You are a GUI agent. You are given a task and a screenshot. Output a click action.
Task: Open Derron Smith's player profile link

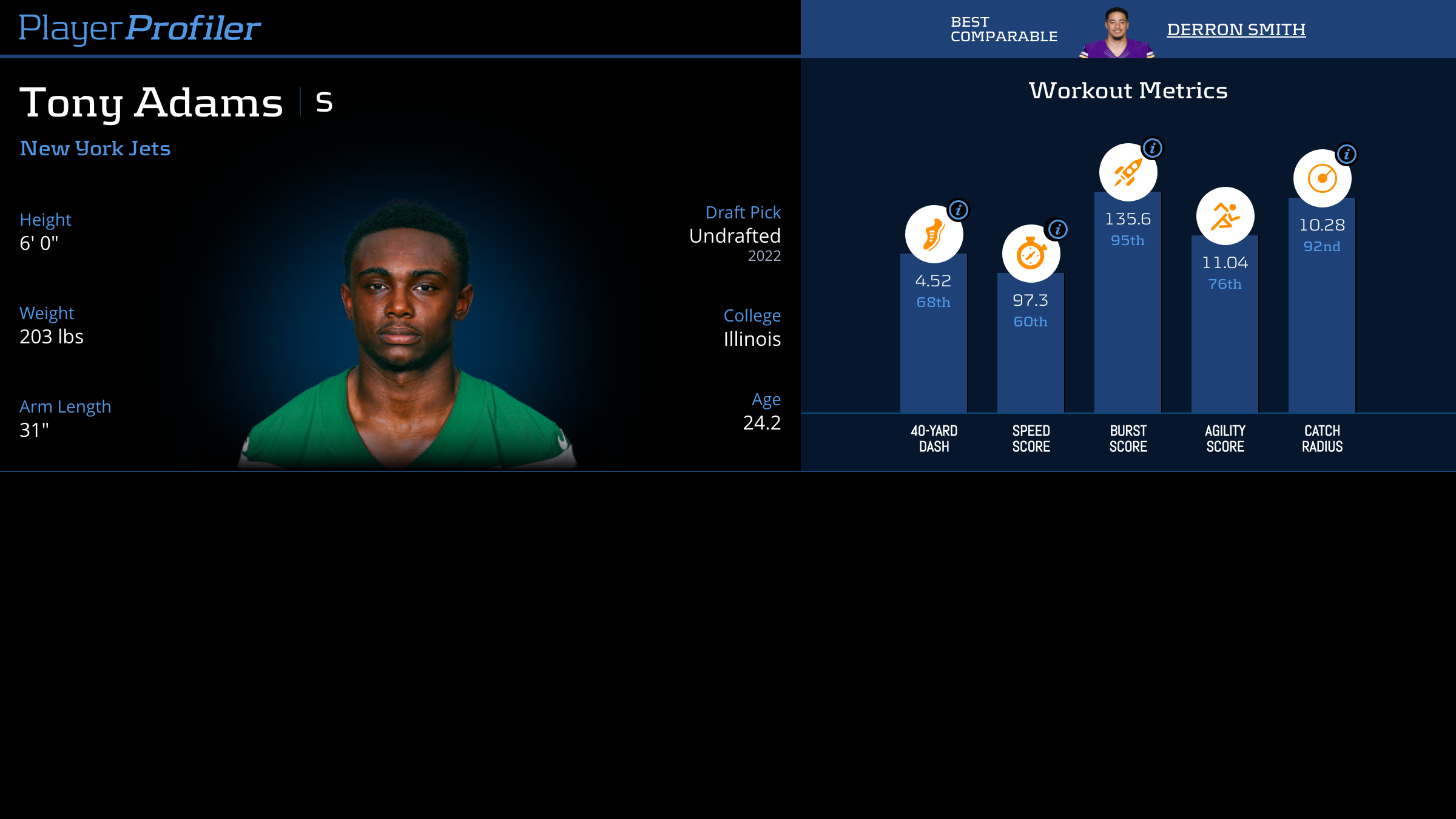click(x=1236, y=29)
